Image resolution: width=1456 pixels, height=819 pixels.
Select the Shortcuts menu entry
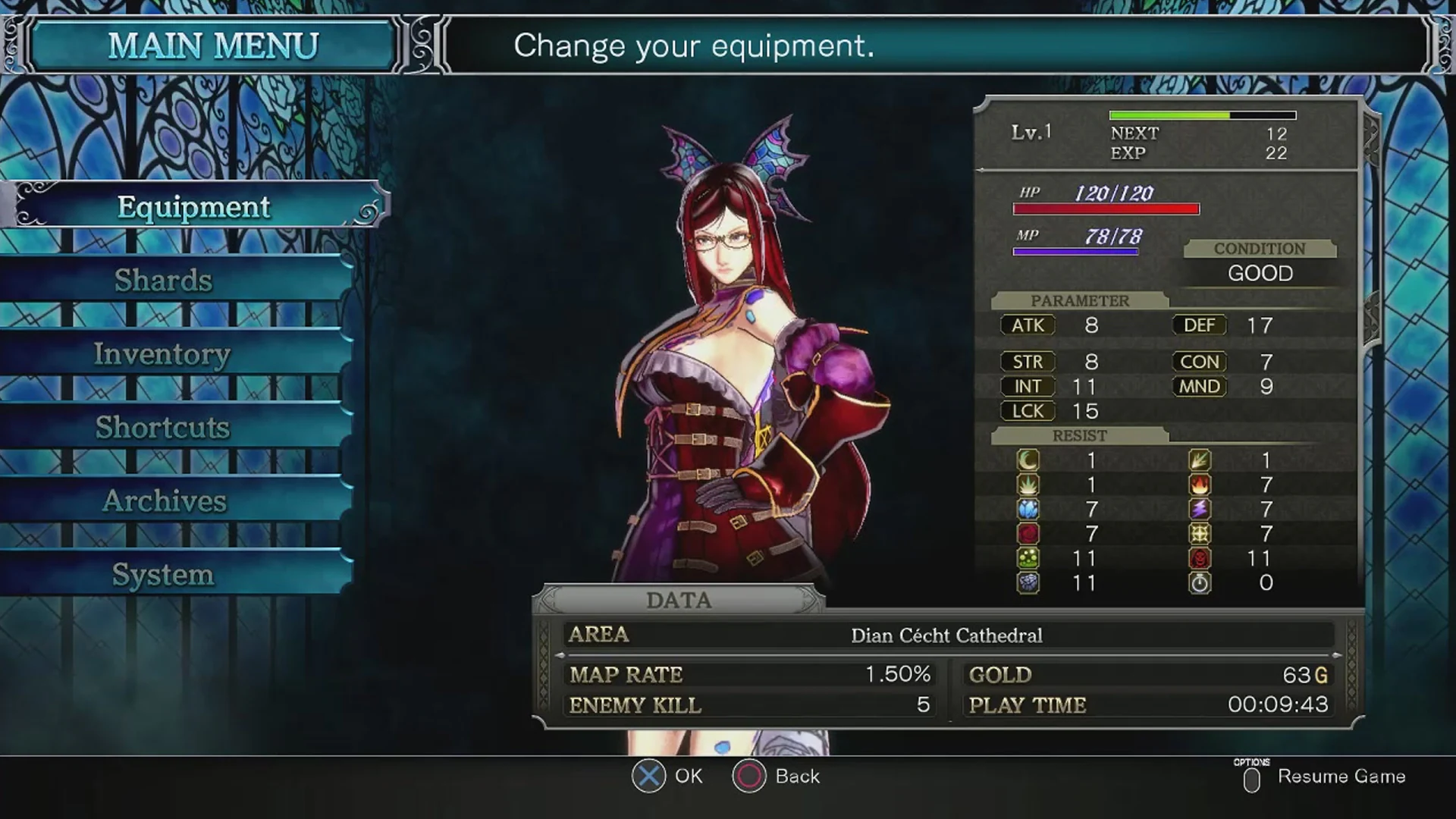[x=162, y=427]
